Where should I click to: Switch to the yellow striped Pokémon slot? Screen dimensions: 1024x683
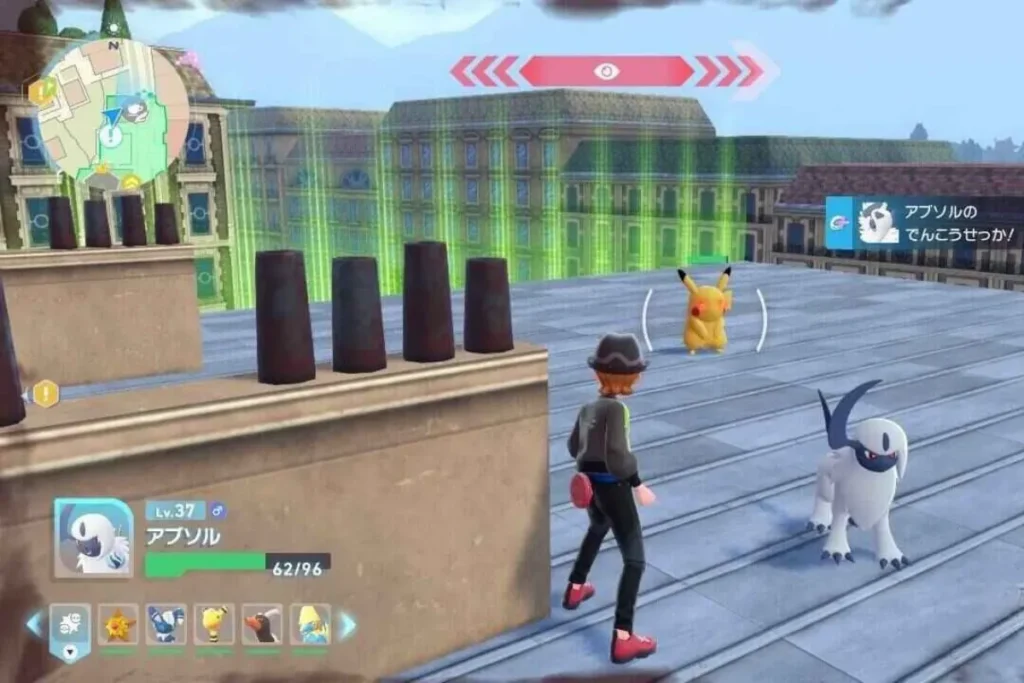pyautogui.click(x=214, y=624)
